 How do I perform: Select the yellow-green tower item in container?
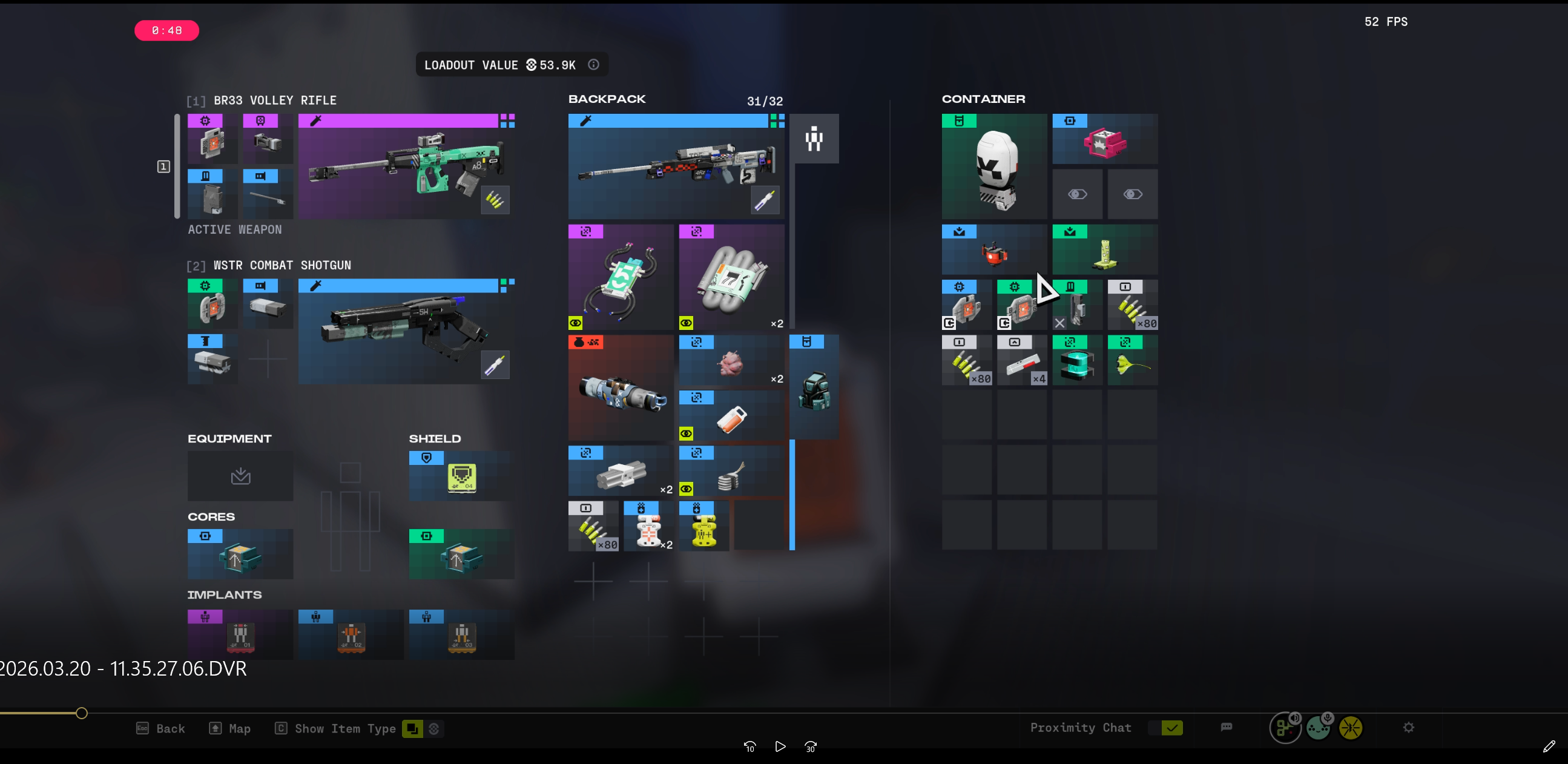point(1104,250)
